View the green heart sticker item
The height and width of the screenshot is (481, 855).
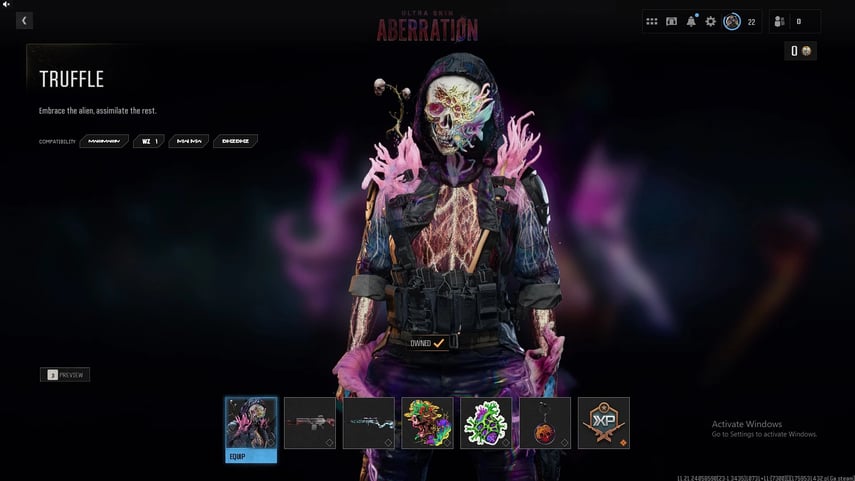tap(486, 423)
